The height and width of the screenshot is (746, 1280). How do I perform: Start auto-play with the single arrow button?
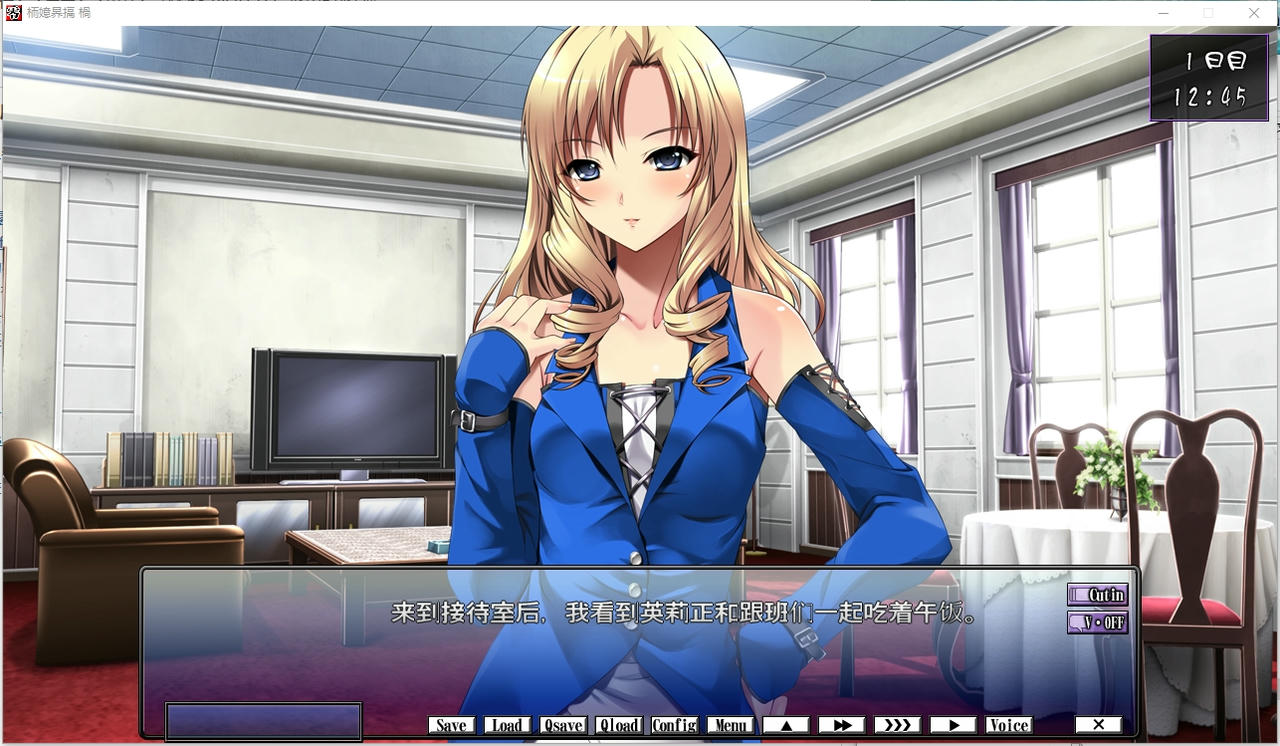[x=953, y=725]
